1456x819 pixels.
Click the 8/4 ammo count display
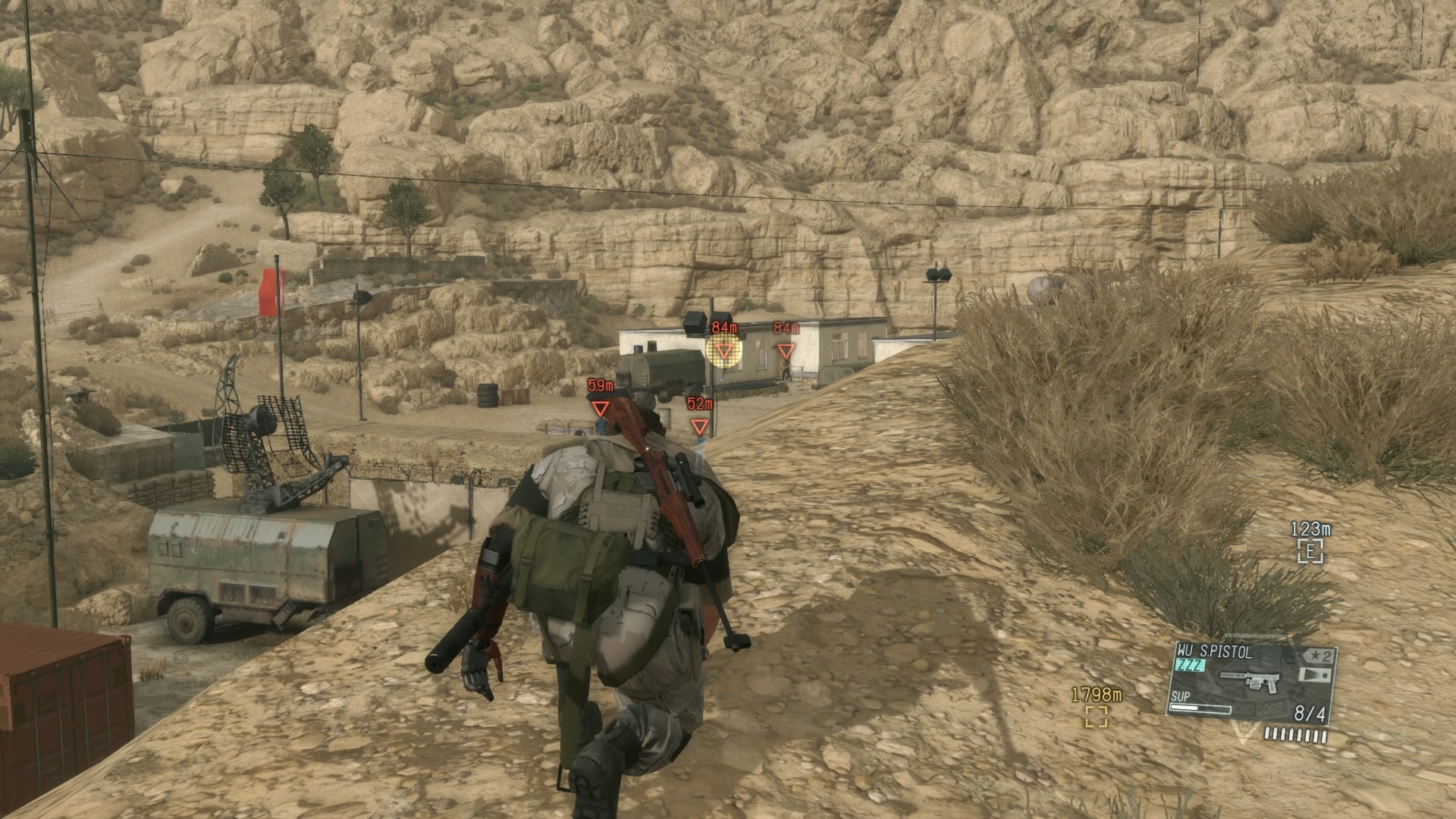1311,714
